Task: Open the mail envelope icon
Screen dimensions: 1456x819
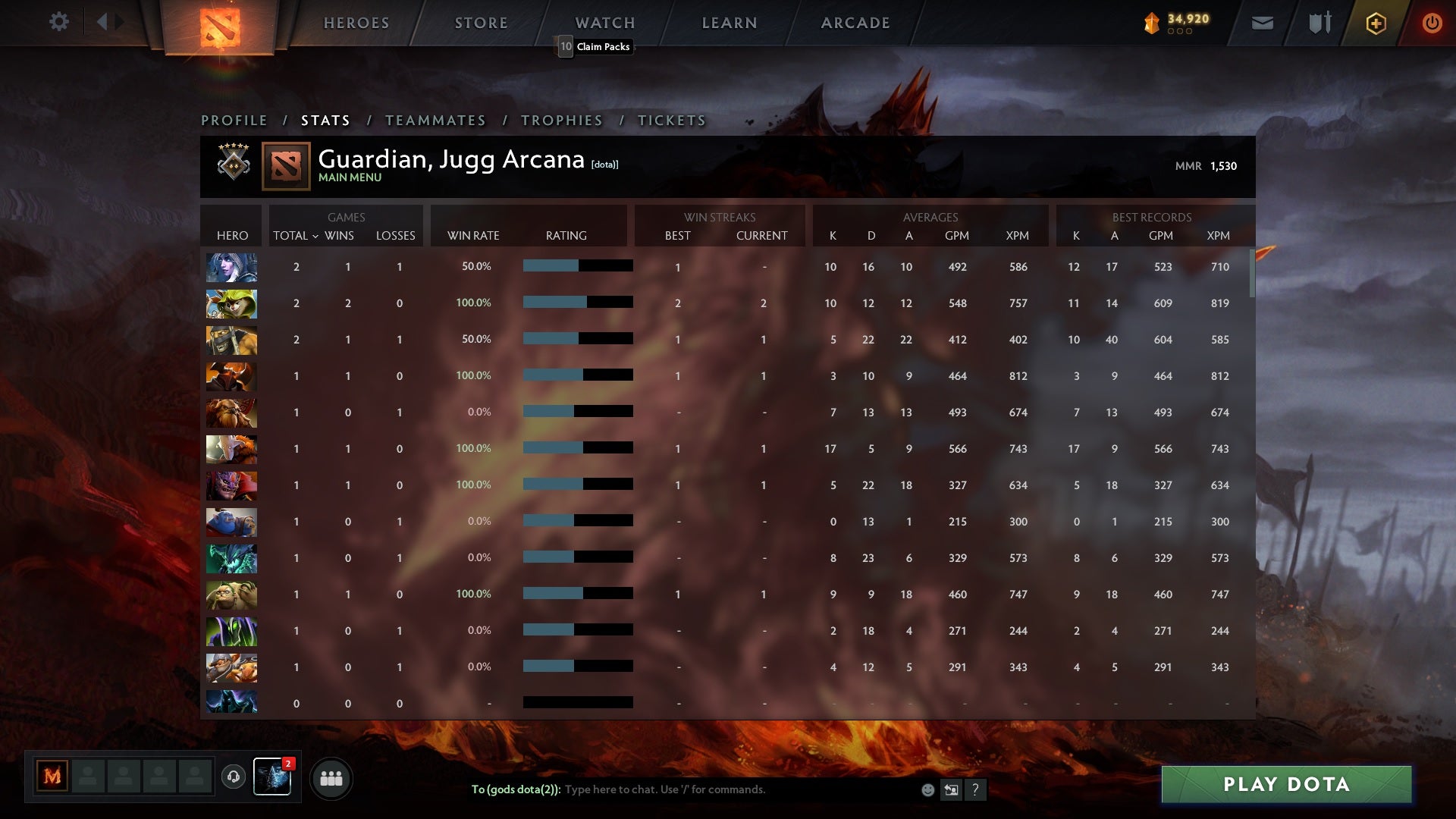Action: (1262, 23)
